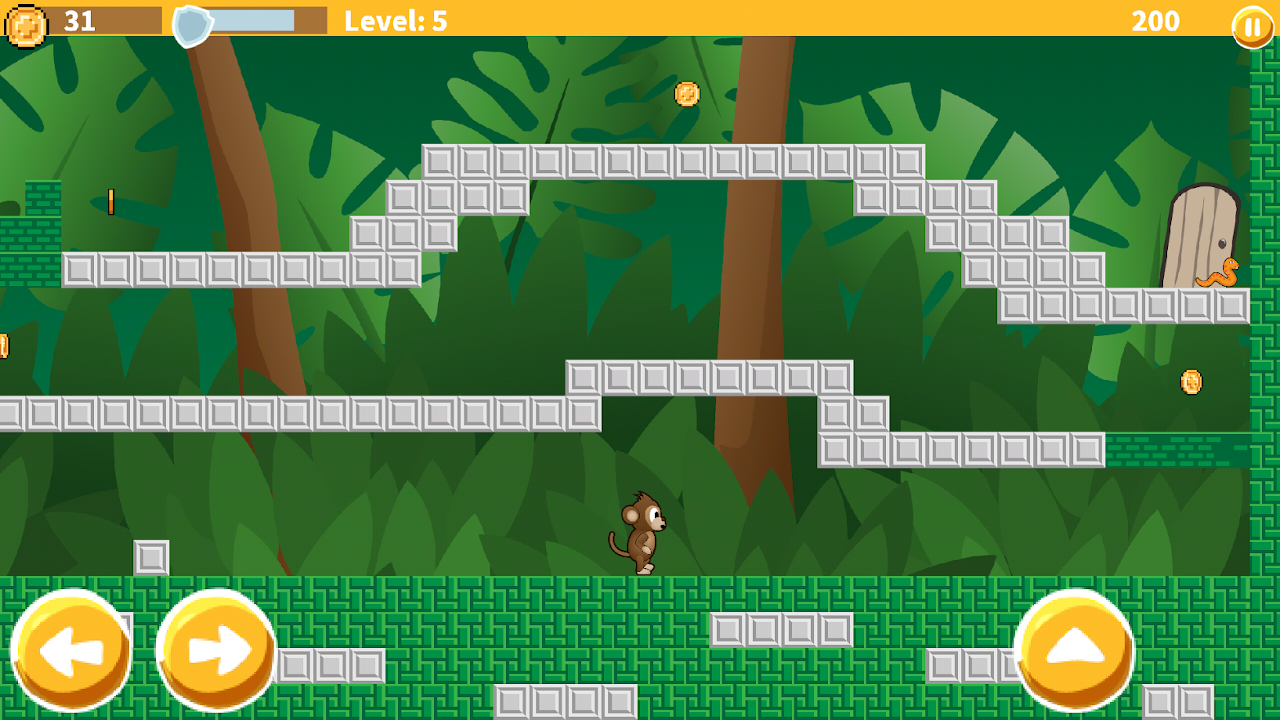Select the monkey character
The height and width of the screenshot is (720, 1280).
[642, 532]
